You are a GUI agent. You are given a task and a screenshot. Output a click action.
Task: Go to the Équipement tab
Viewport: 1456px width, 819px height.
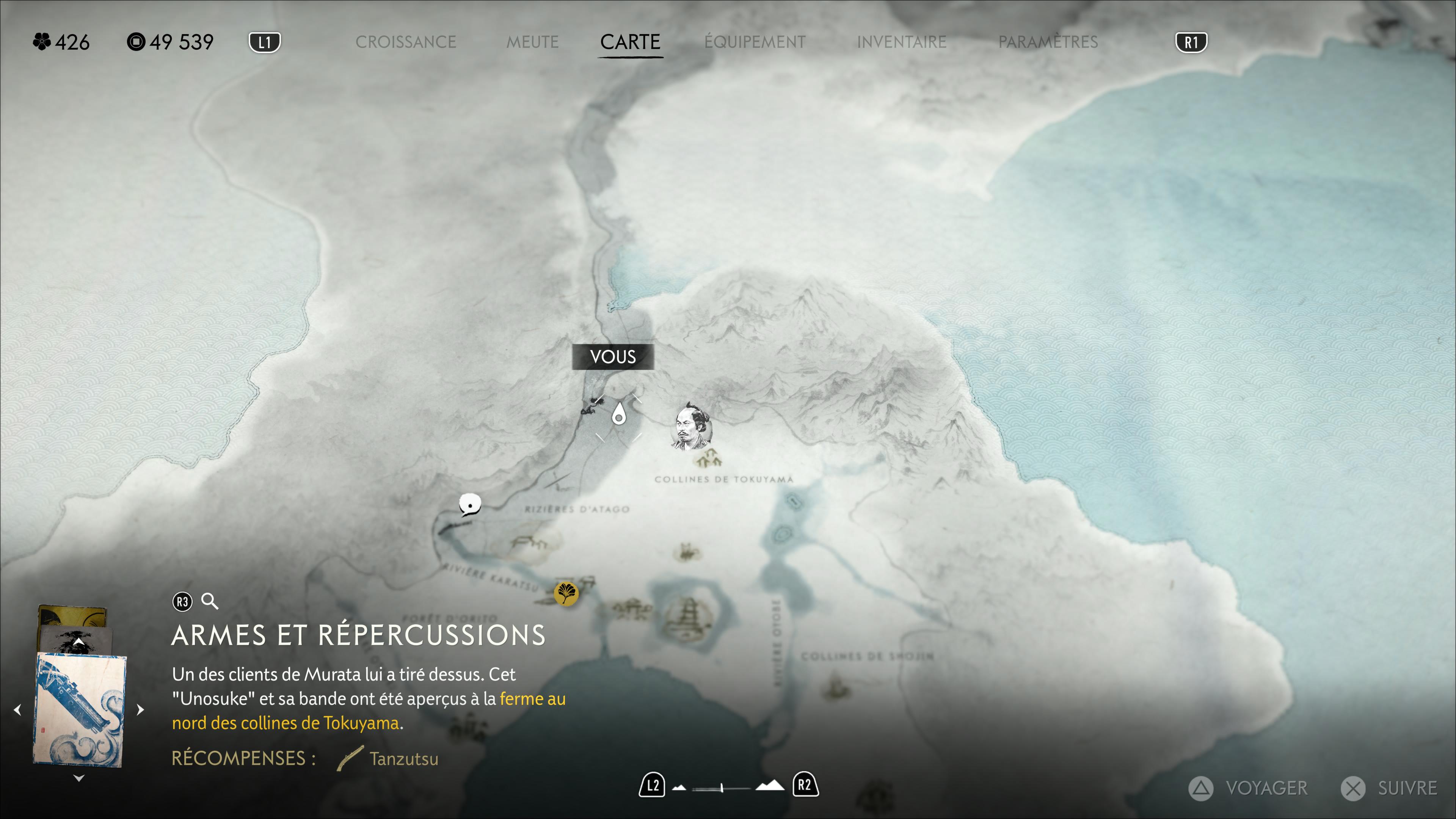click(x=755, y=42)
